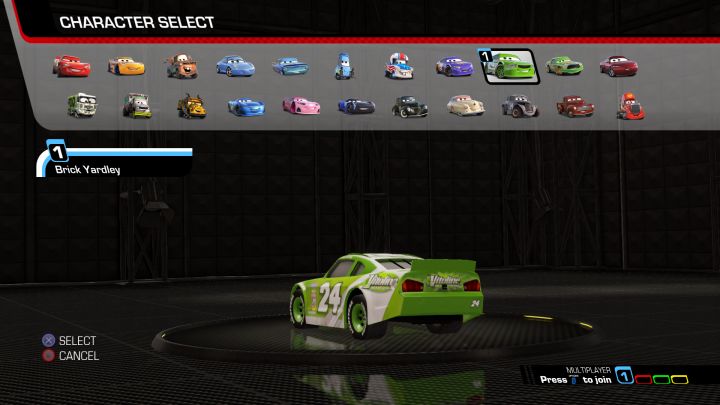
Task: Select the yellow school bus Miss Fritter
Action: pyautogui.click(x=191, y=105)
